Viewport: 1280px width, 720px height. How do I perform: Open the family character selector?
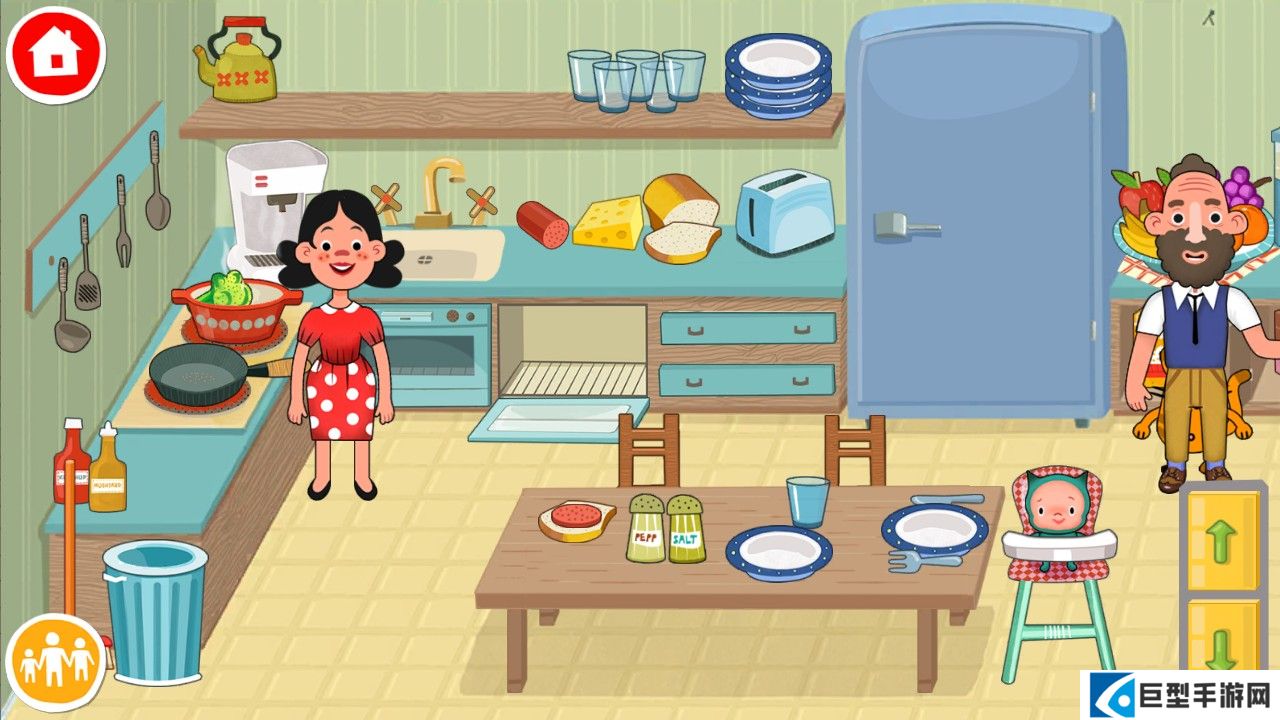point(56,662)
